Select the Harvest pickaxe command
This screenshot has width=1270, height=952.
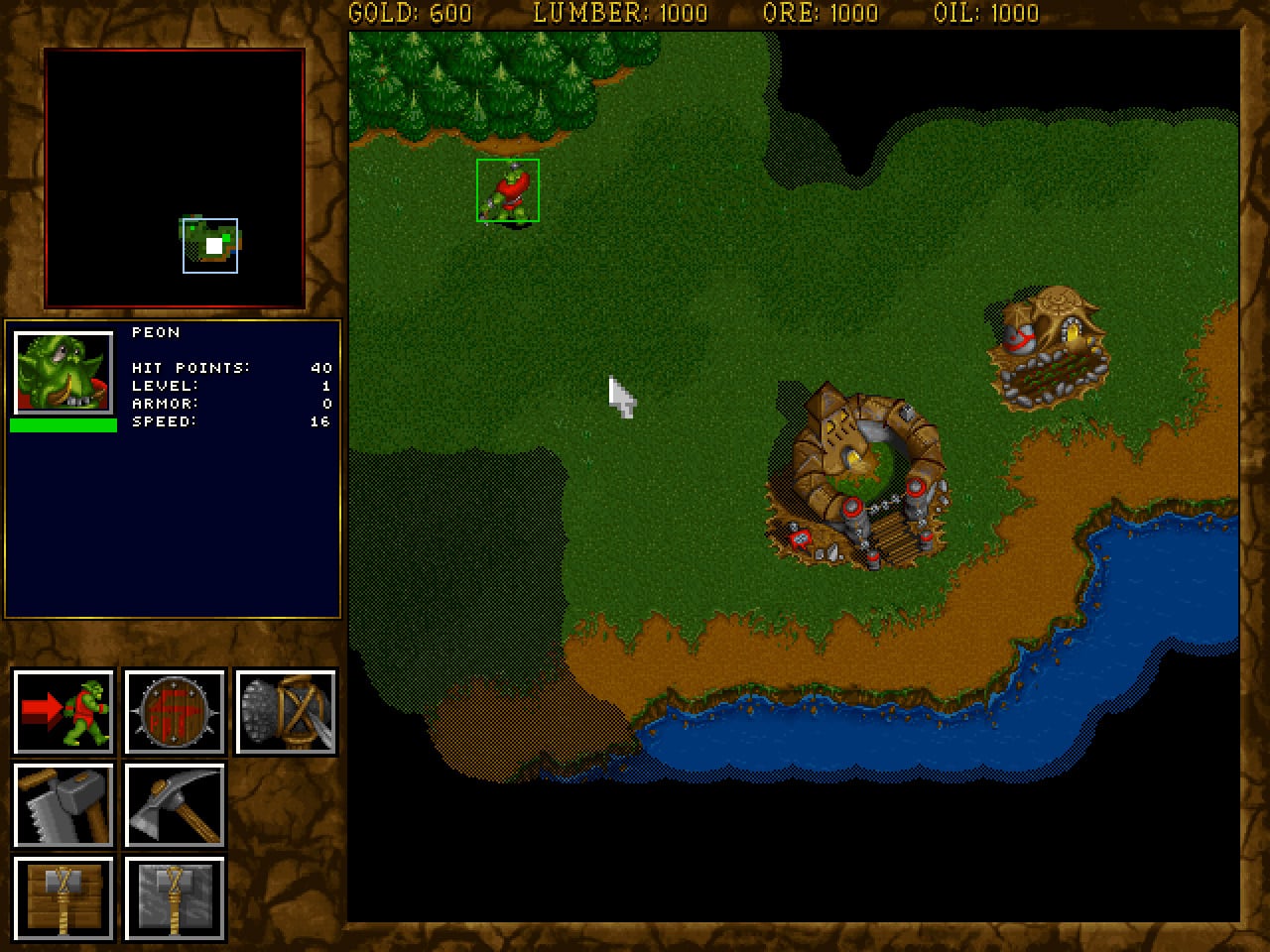175,805
